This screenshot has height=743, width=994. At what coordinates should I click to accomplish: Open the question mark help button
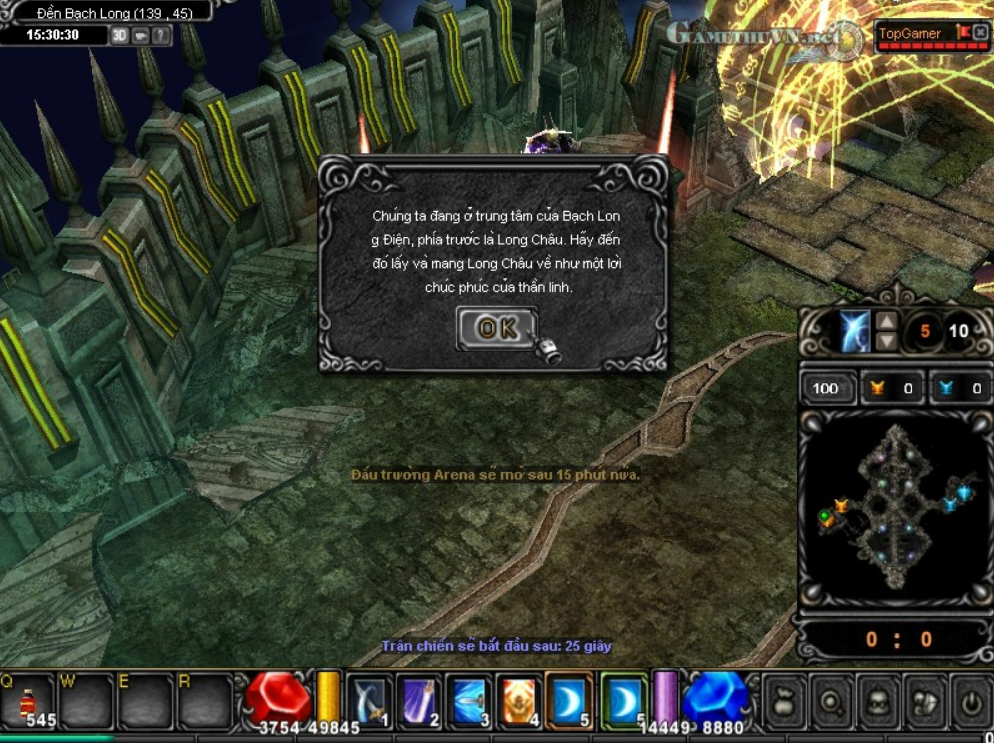coord(161,36)
